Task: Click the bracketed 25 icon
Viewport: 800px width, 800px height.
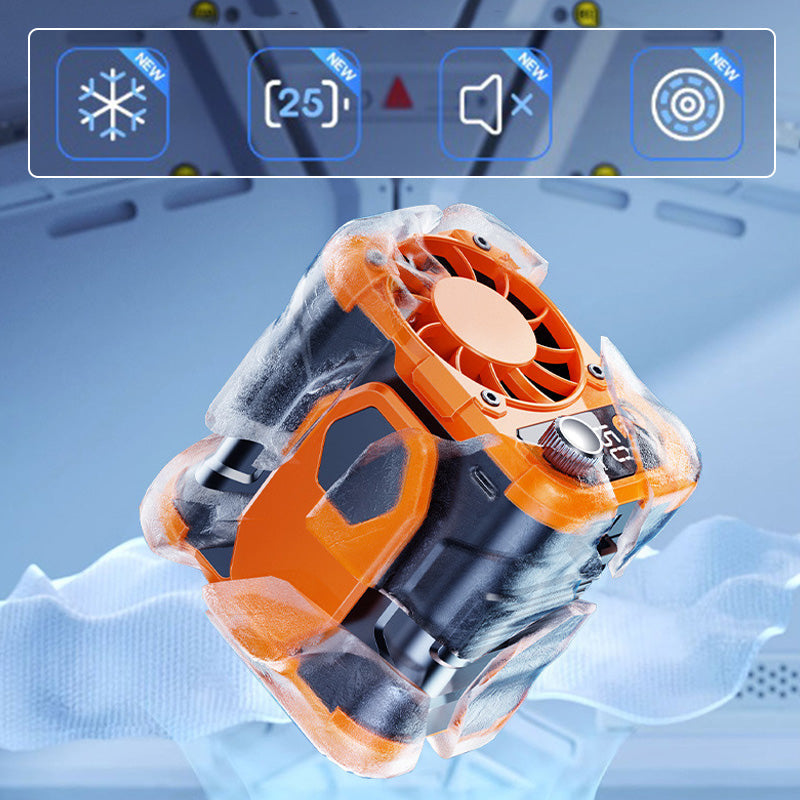Action: [x=303, y=103]
